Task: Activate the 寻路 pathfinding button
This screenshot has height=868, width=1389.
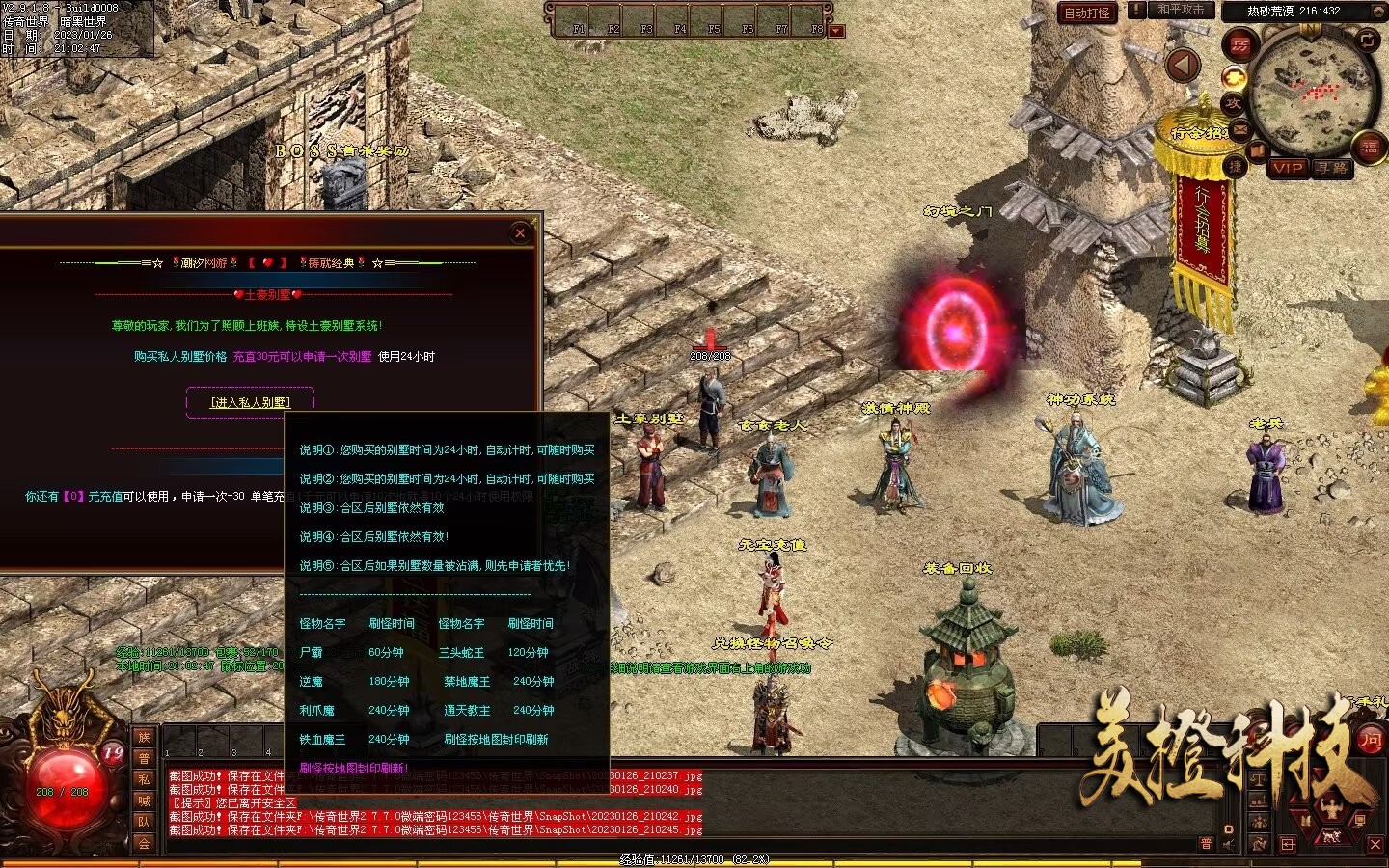Action: 1333,168
